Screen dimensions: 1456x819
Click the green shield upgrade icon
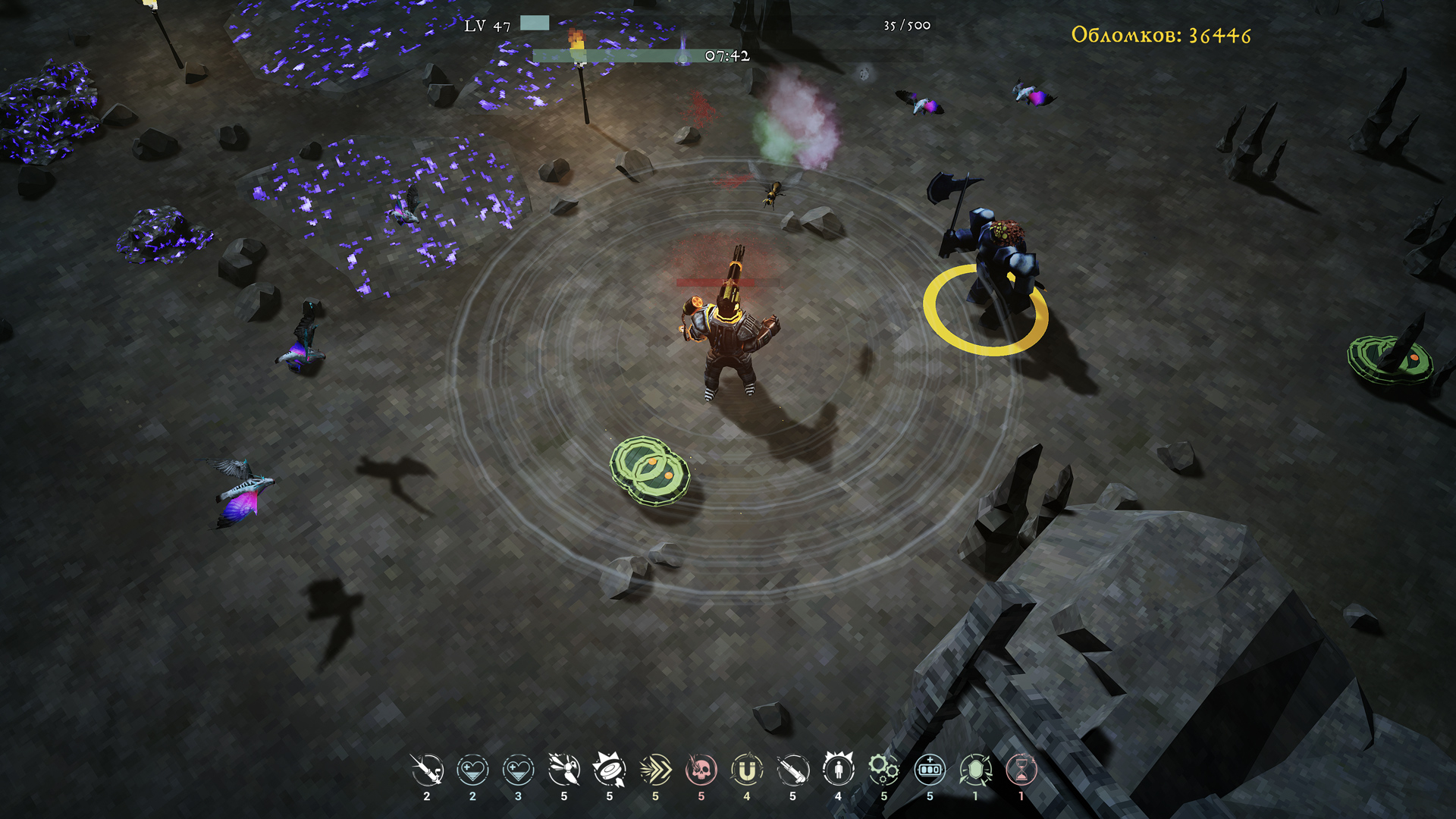(x=975, y=770)
